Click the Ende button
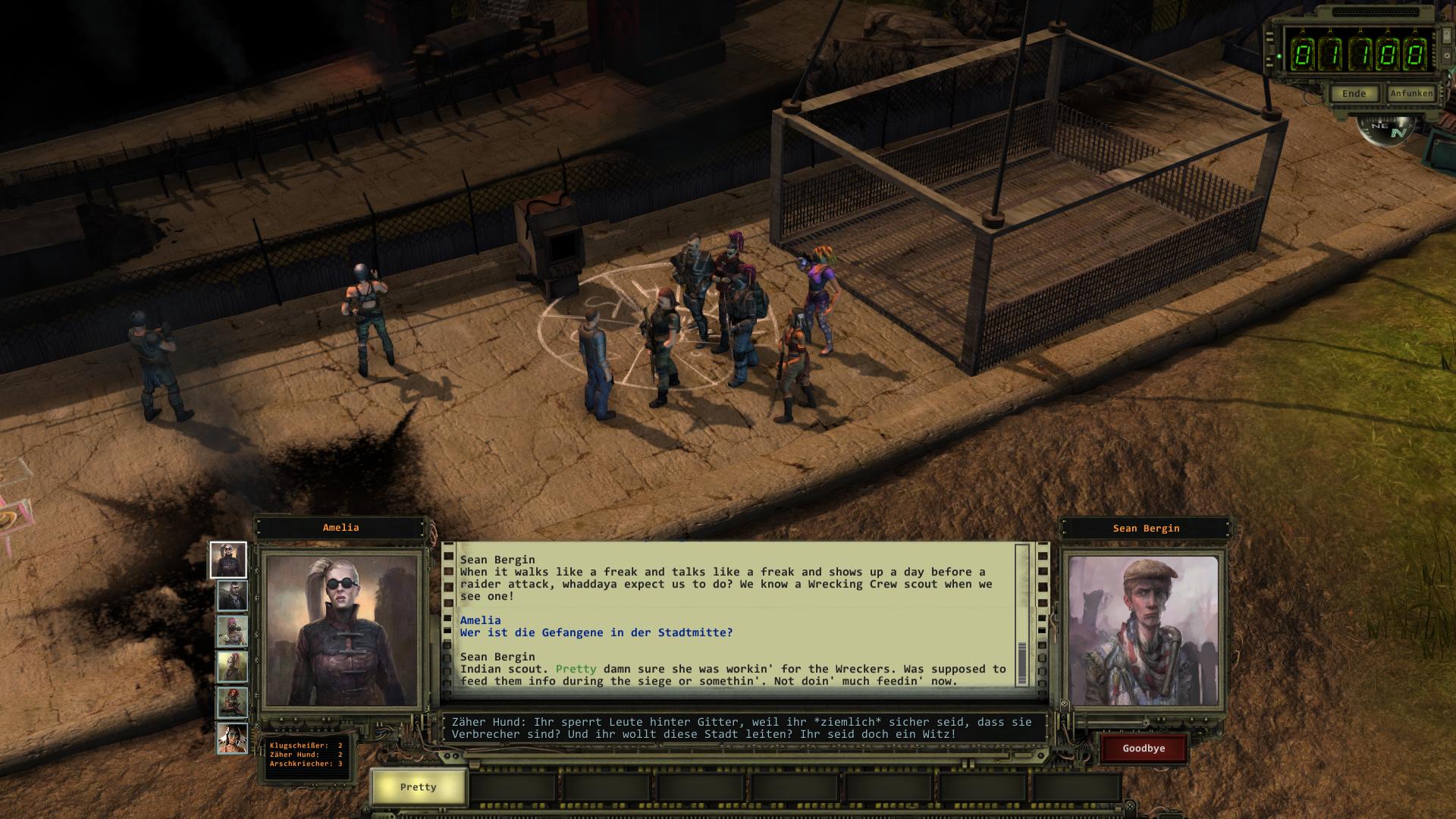The height and width of the screenshot is (819, 1456). pos(1354,93)
